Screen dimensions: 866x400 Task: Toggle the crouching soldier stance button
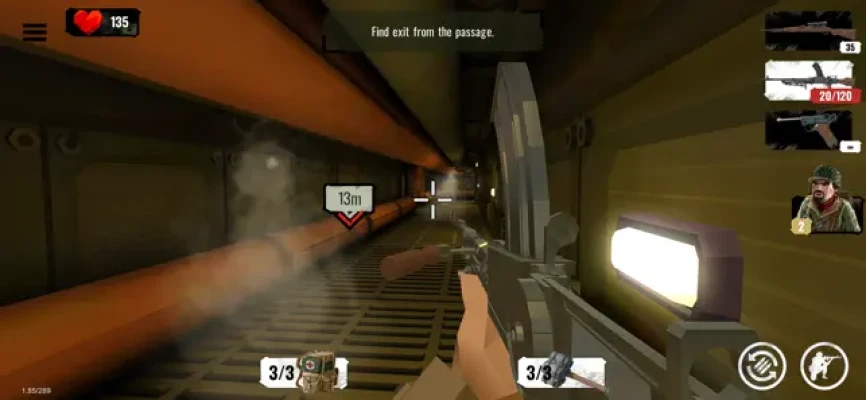(x=825, y=366)
